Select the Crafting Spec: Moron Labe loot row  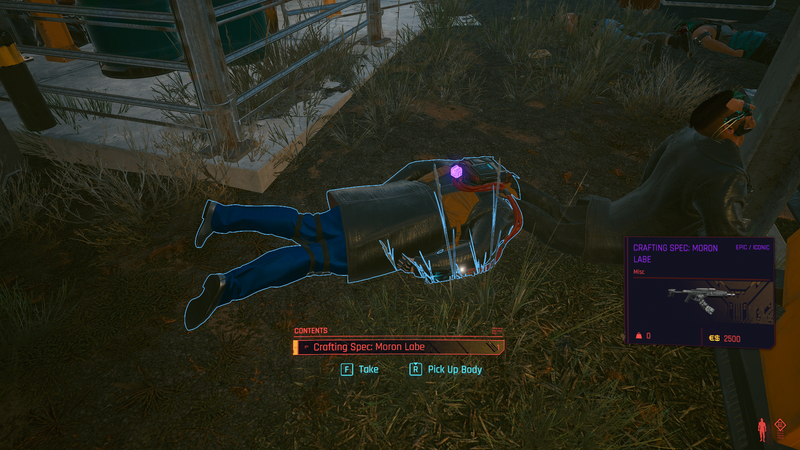point(398,347)
